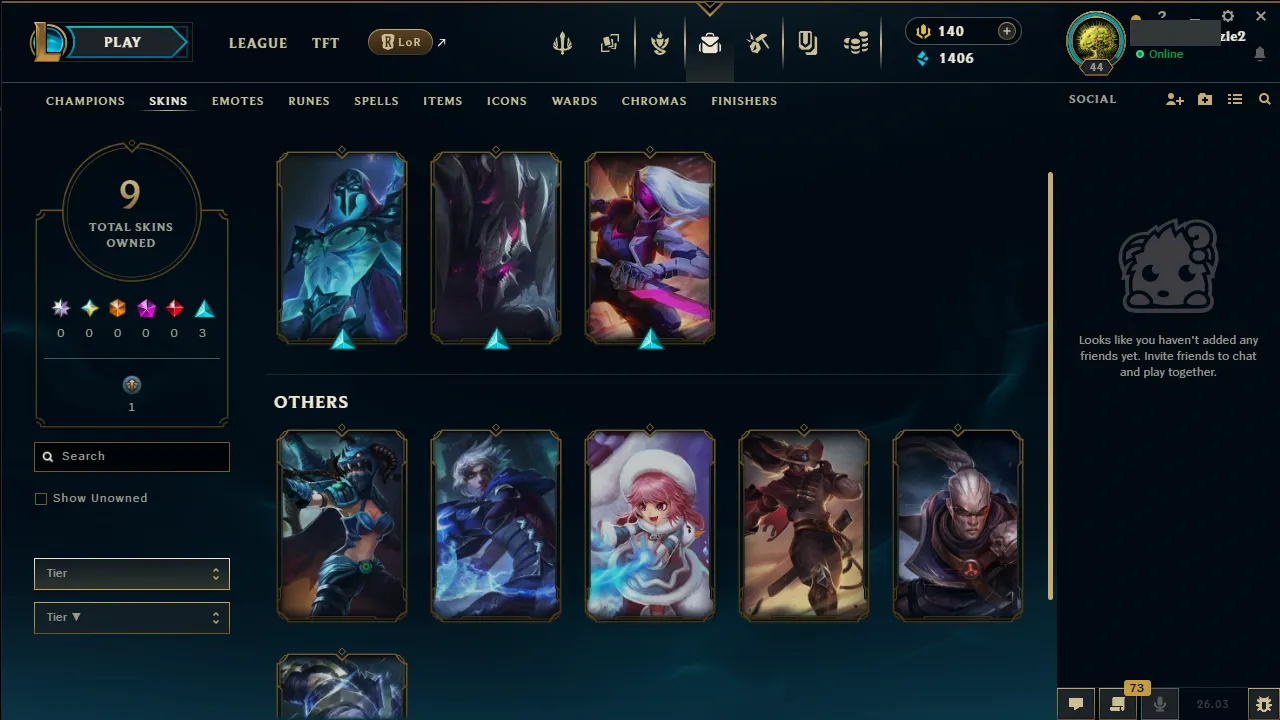Screen dimensions: 1280x720
Task: Open the upper Tier dropdown
Action: (131, 573)
